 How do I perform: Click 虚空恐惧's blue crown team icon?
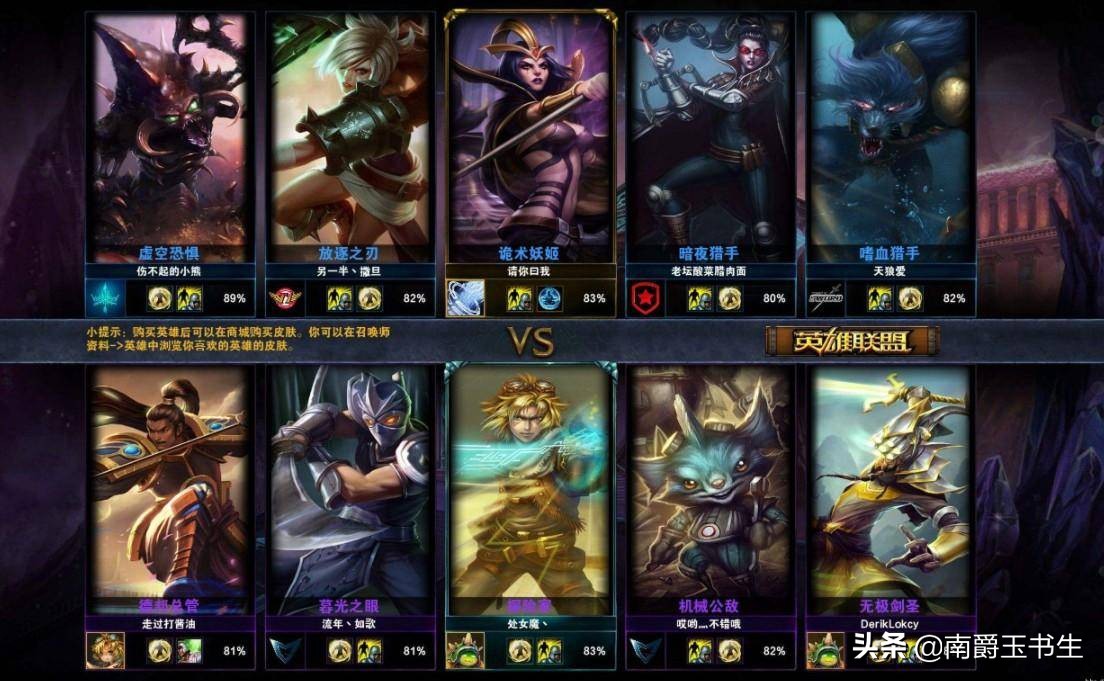[x=104, y=298]
